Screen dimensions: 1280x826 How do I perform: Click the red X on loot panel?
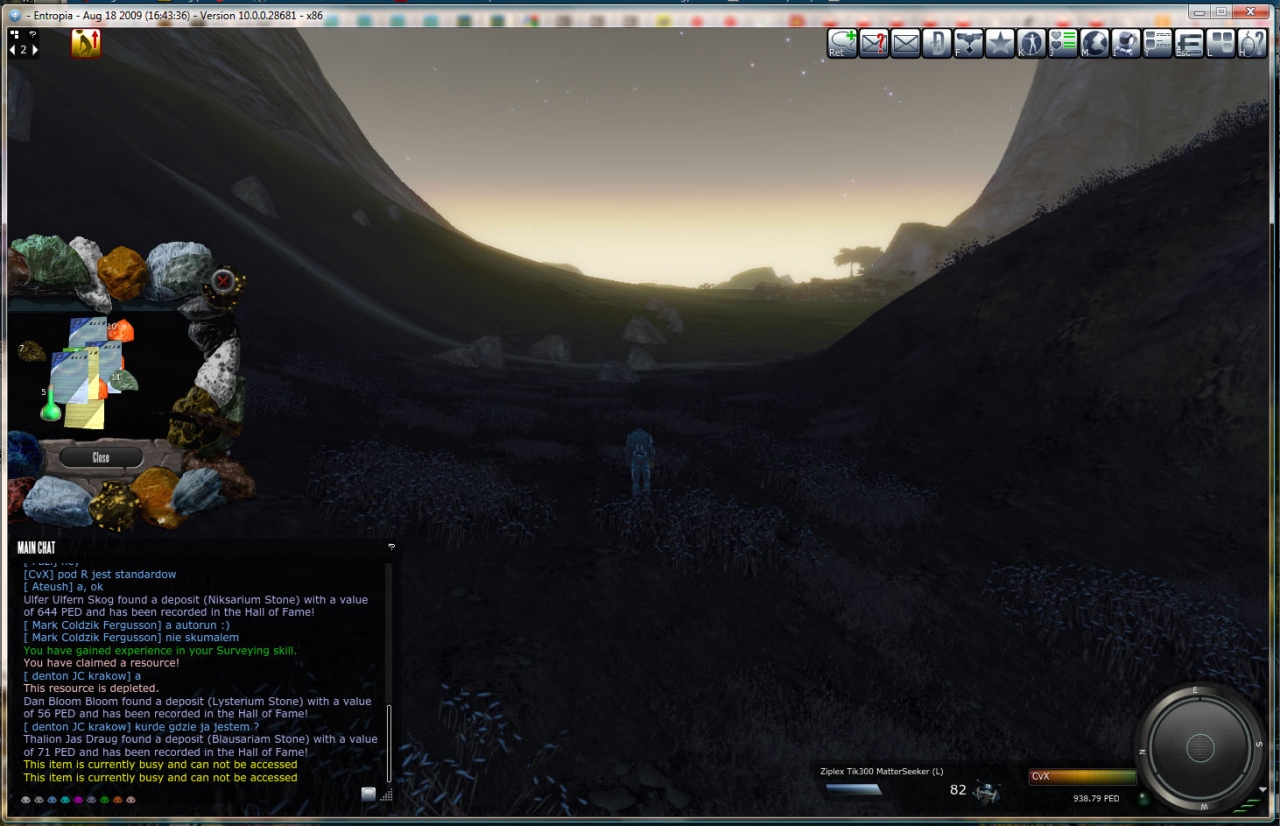223,281
